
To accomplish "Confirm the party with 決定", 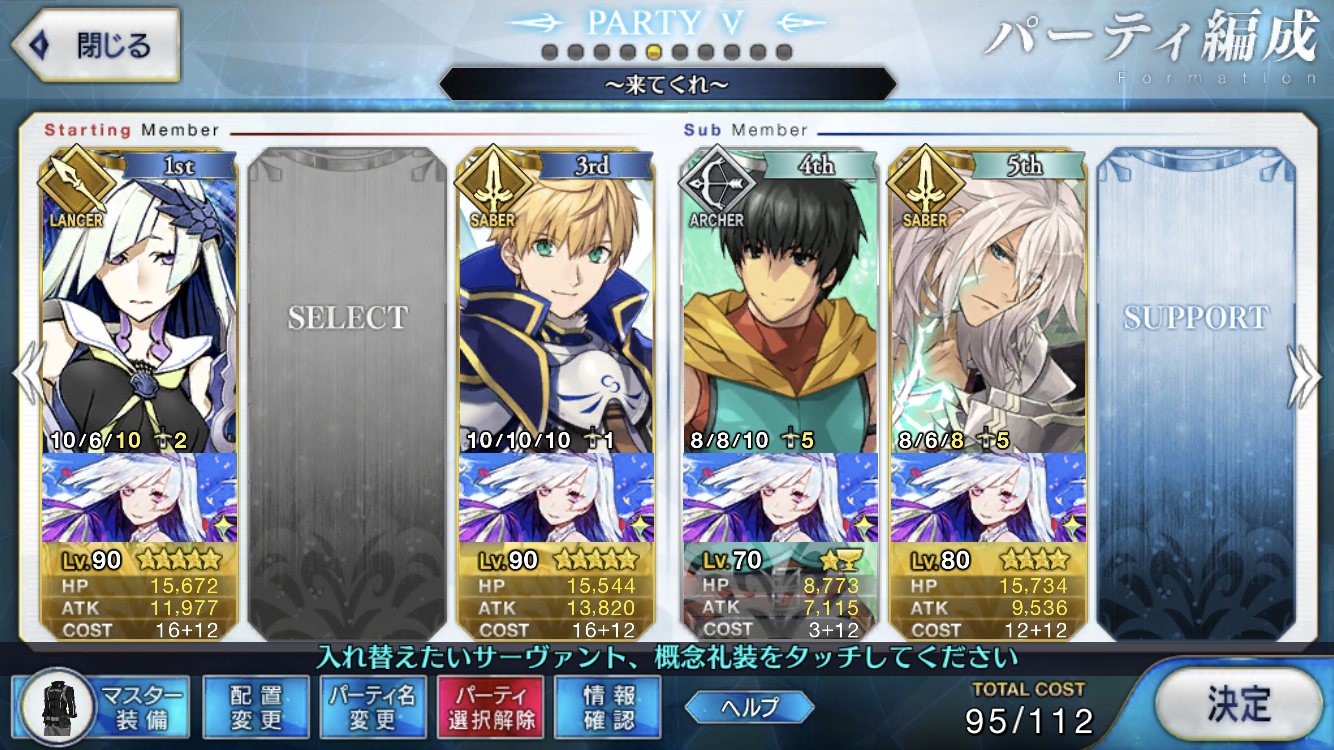I will pyautogui.click(x=1238, y=703).
